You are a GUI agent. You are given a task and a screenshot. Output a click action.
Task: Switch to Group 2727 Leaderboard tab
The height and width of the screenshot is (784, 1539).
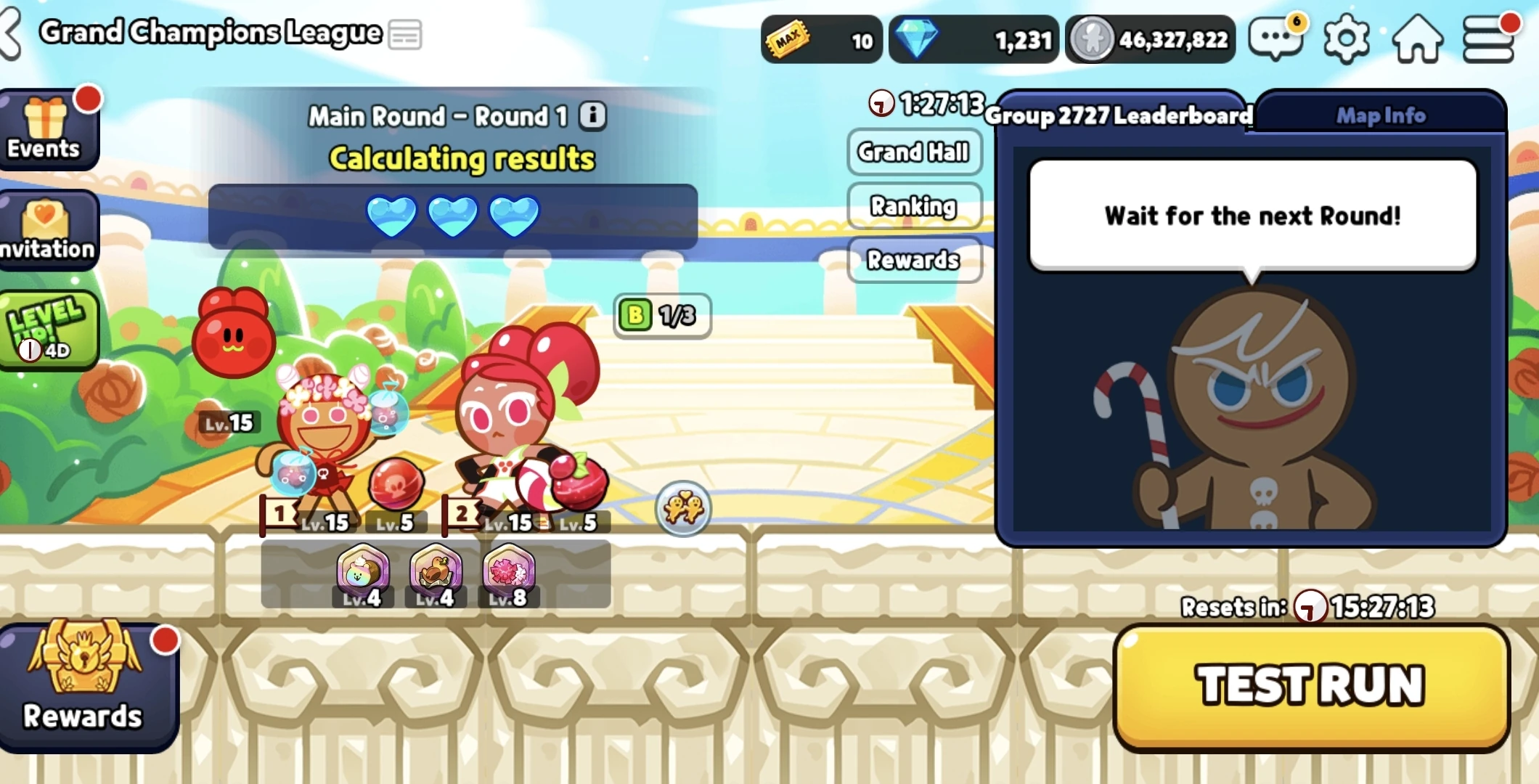point(1119,116)
